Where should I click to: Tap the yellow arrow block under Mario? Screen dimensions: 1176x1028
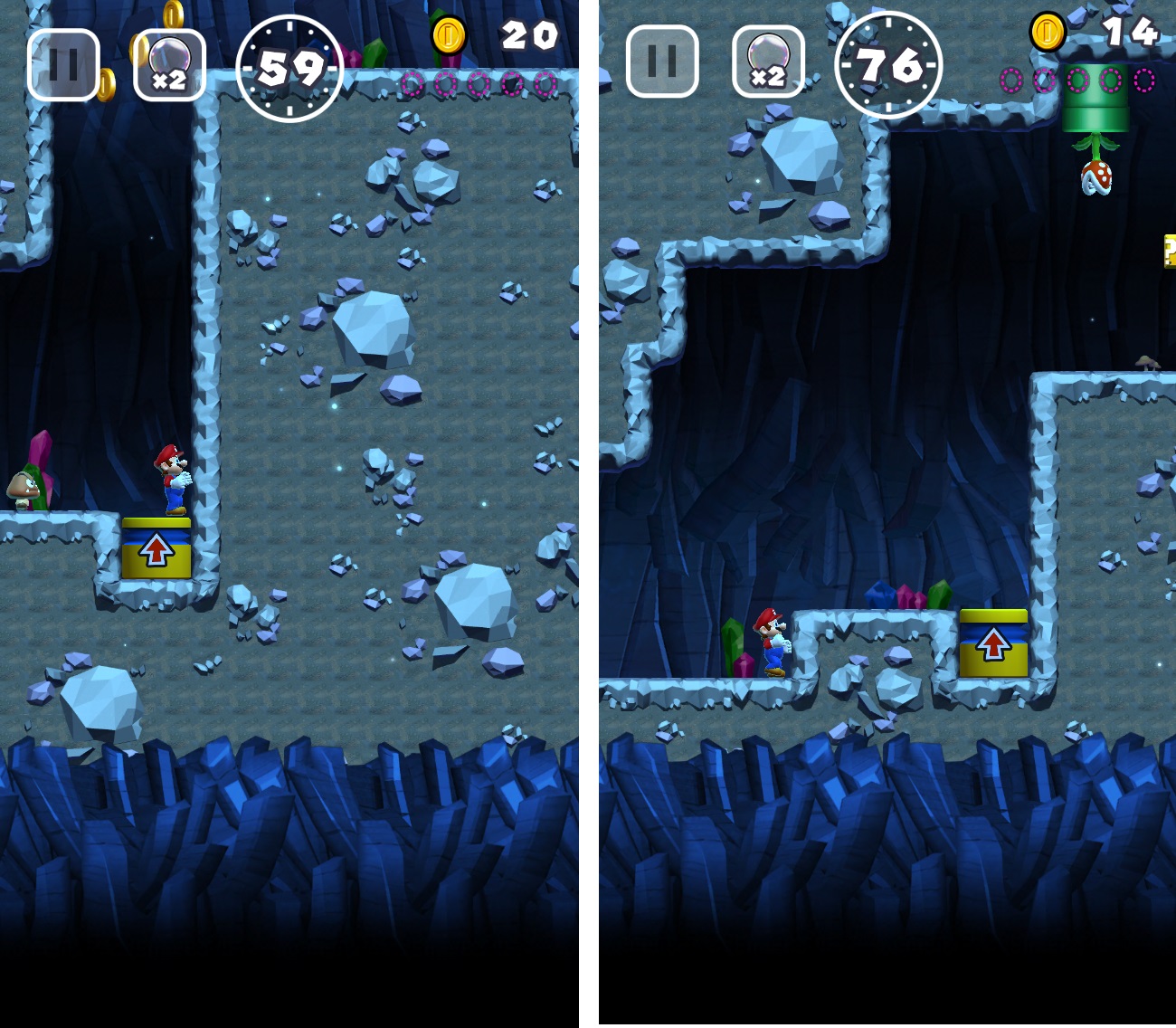click(x=156, y=547)
